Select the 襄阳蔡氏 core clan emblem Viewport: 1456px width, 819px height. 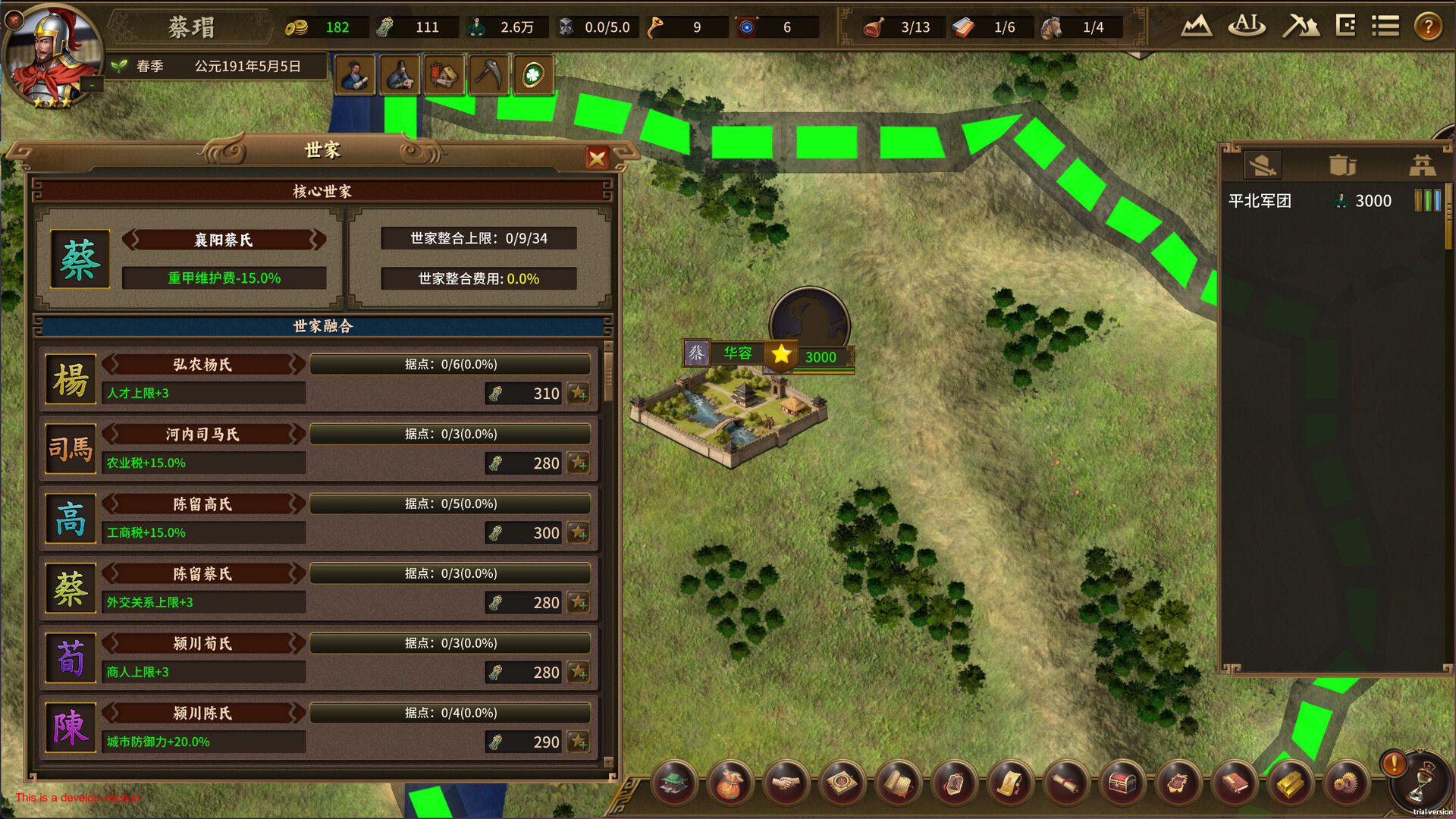tap(80, 259)
